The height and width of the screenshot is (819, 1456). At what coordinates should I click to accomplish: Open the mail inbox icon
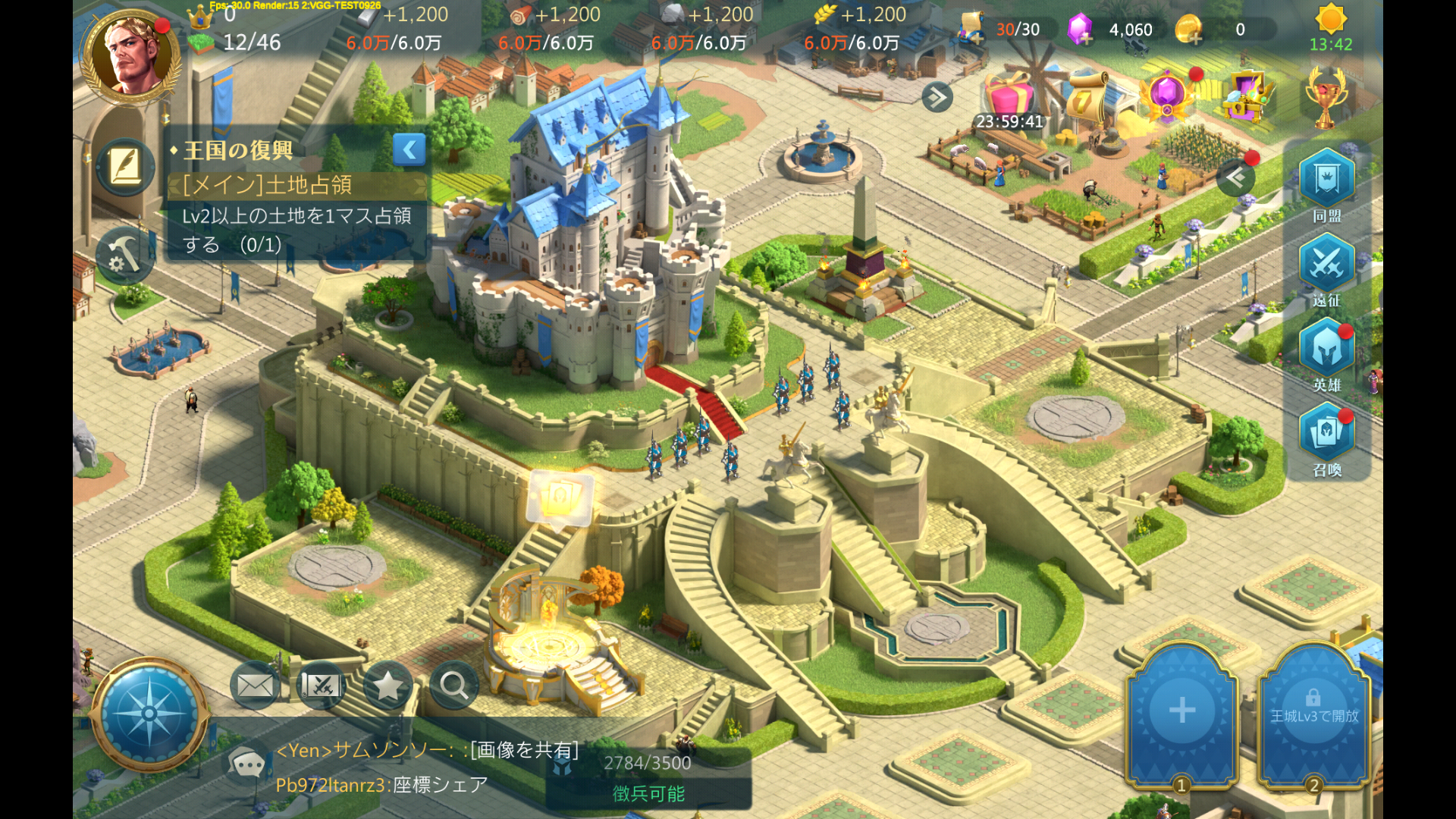254,685
